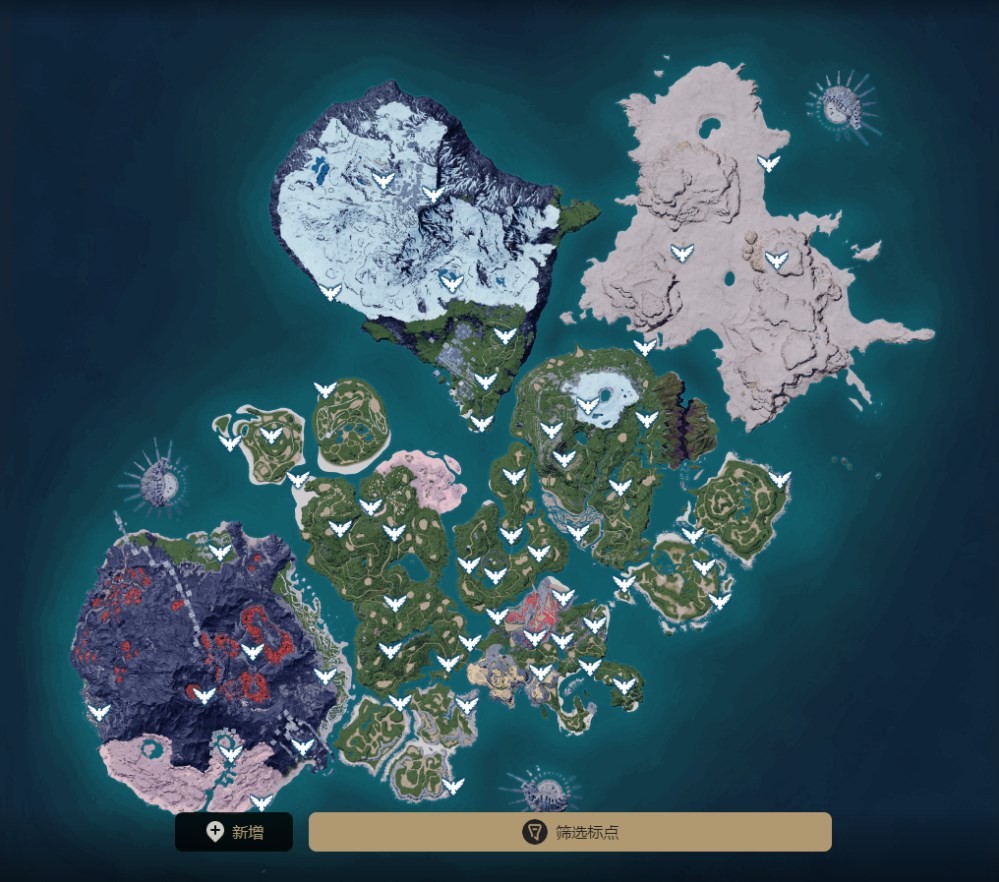Open the 筛选标点 marker filter bar
Image resolution: width=999 pixels, height=882 pixels.
pyautogui.click(x=570, y=832)
